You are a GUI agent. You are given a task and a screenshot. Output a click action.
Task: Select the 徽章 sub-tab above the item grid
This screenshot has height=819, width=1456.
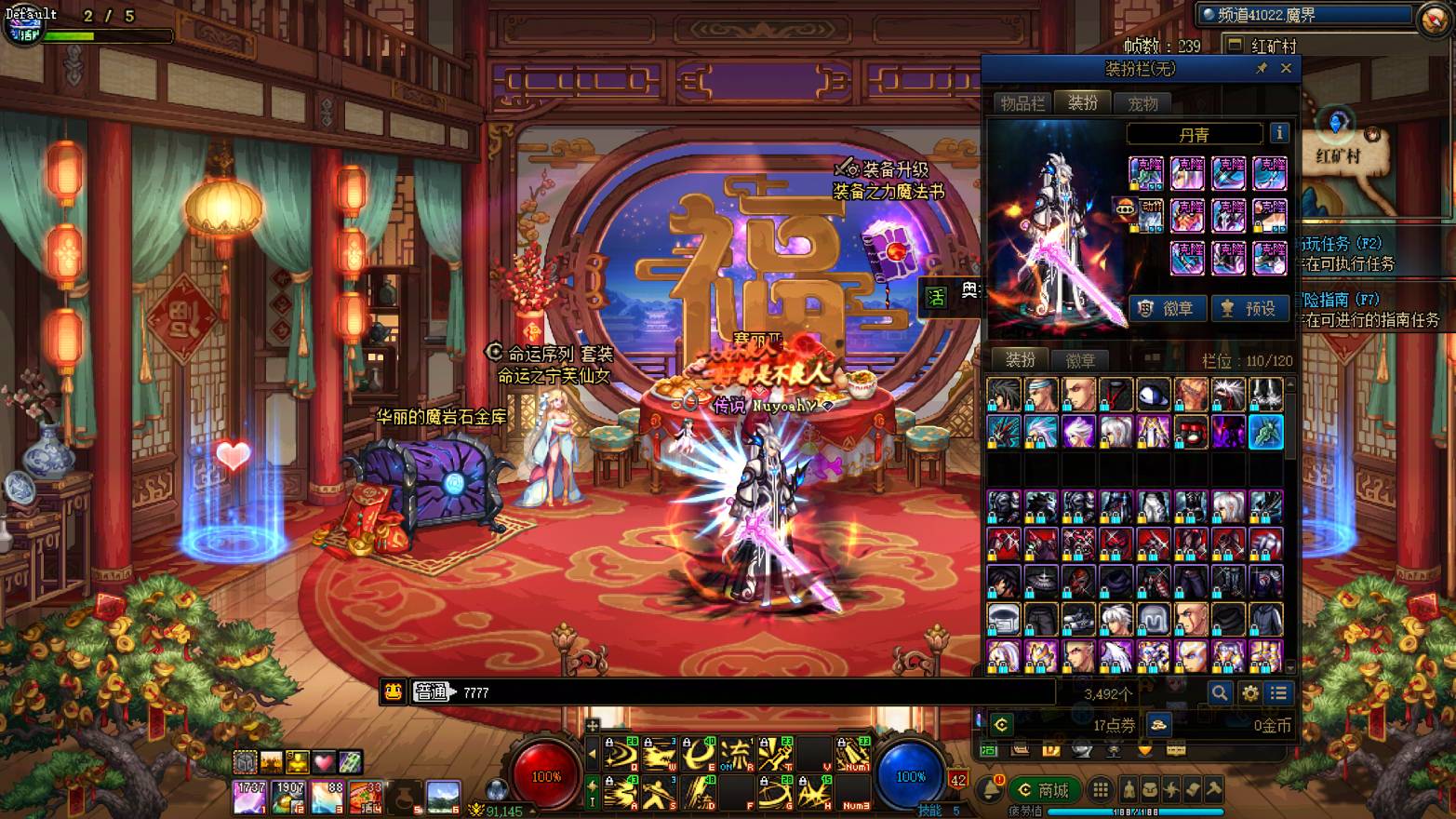point(1079,360)
